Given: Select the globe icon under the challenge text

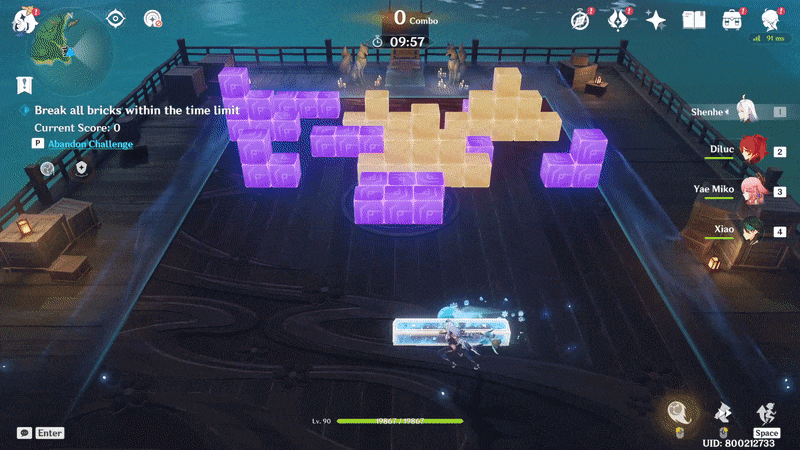Looking at the screenshot, I should 47,169.
